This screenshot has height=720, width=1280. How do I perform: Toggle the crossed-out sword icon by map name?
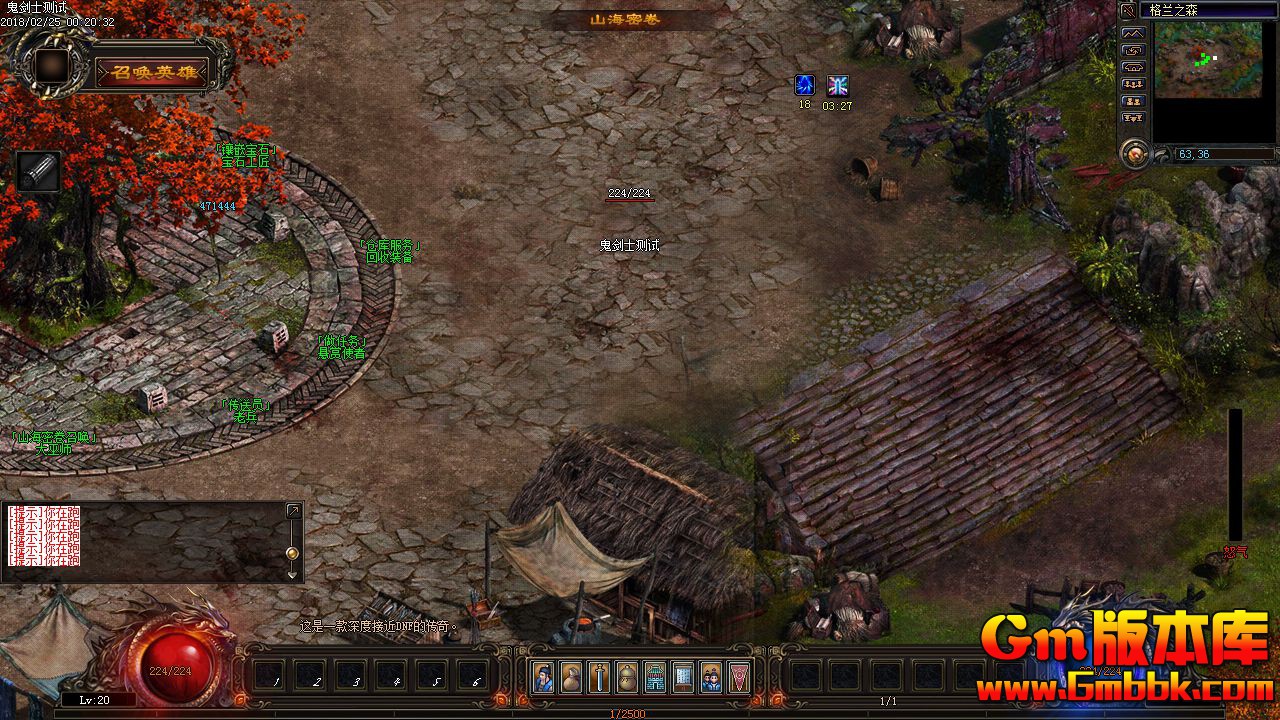[x=1128, y=10]
